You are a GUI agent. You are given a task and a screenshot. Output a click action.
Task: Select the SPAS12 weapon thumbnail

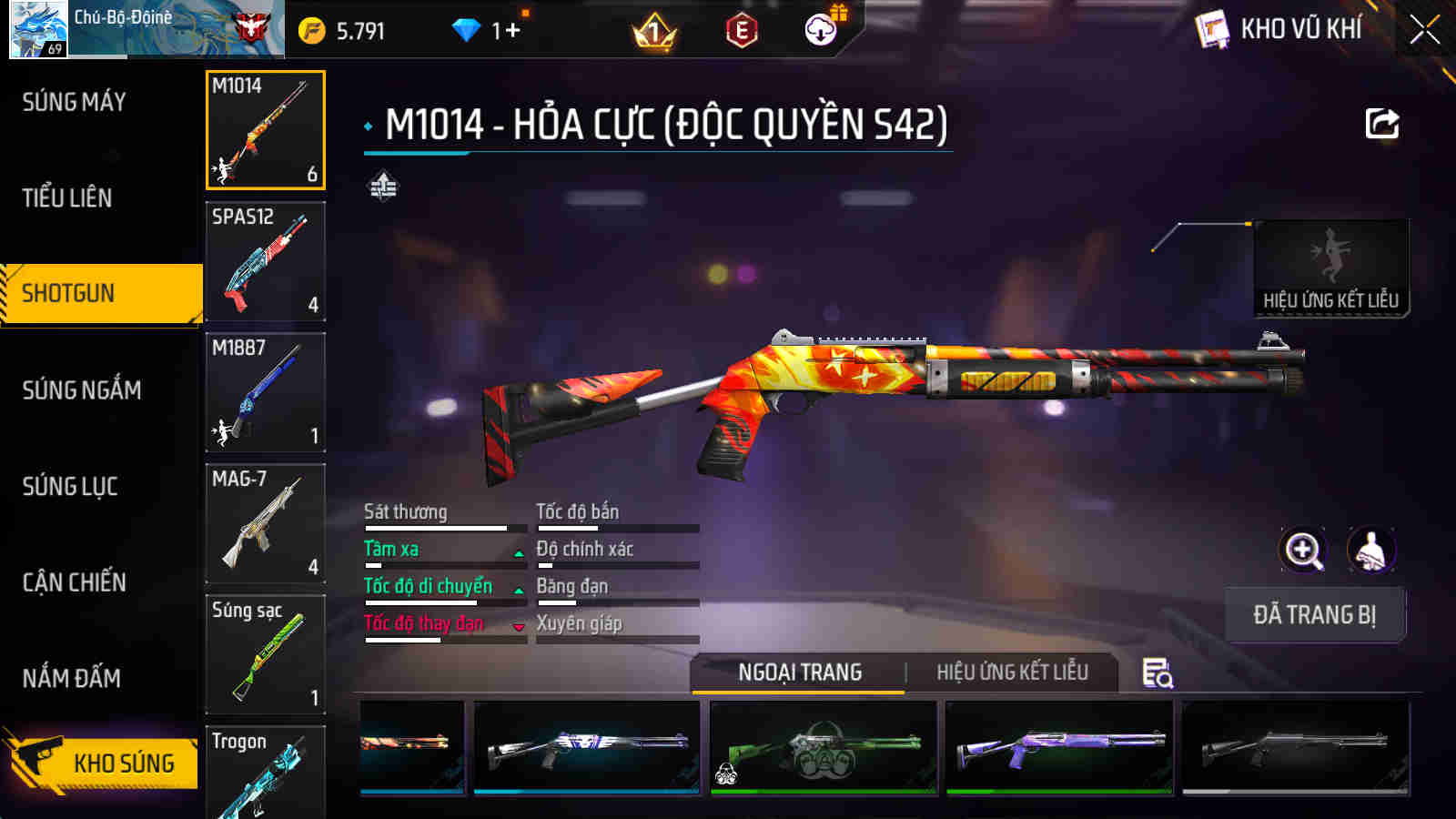pos(265,263)
